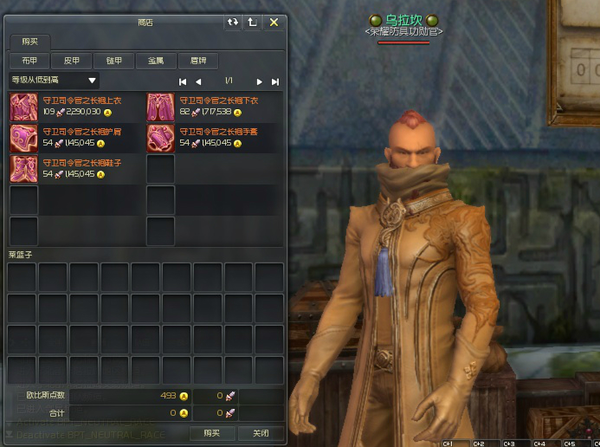This screenshot has width=600, height=447.
Task: Click the refresh arrows button in title bar
Action: click(x=233, y=21)
